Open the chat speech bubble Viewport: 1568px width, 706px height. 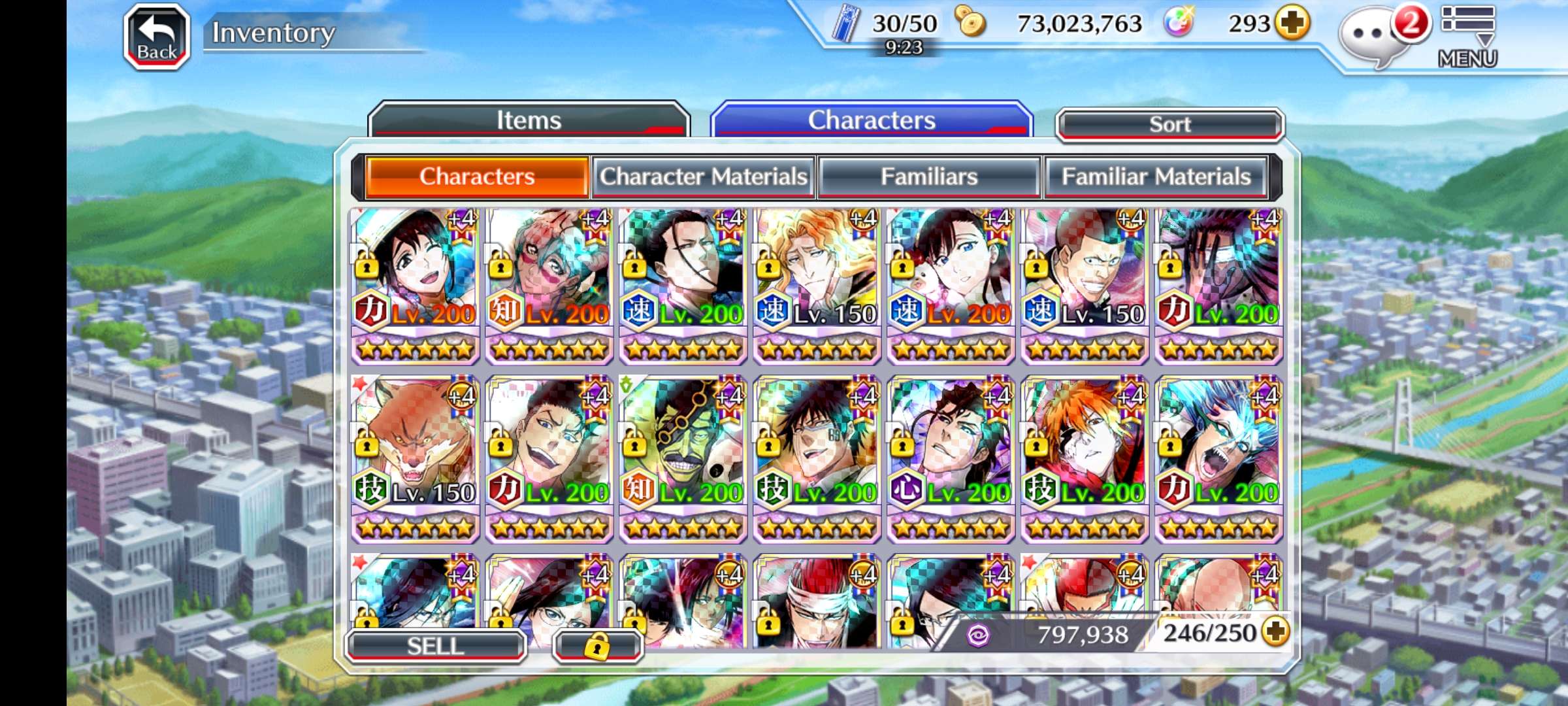point(1369,36)
